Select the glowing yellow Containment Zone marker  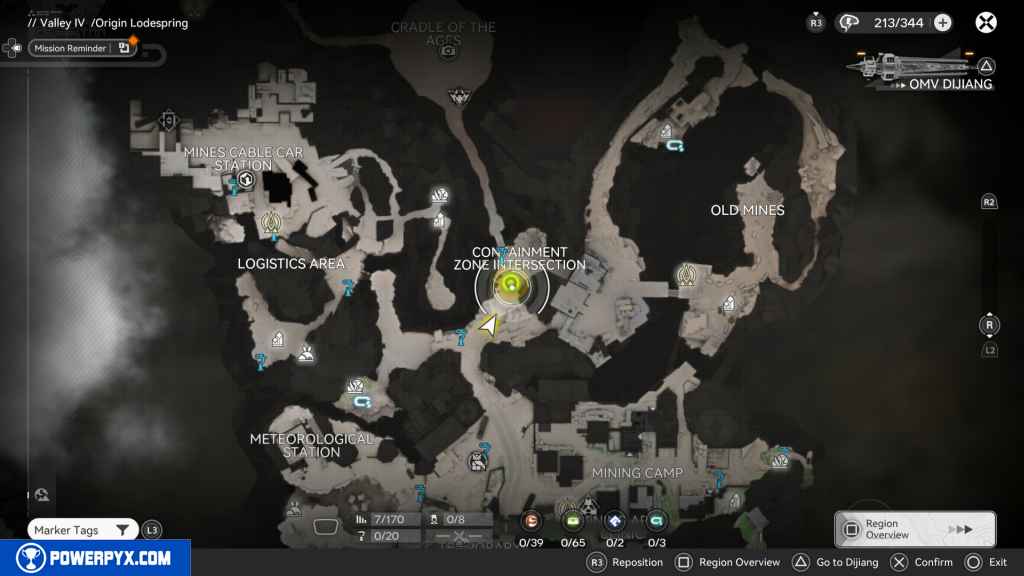[511, 289]
